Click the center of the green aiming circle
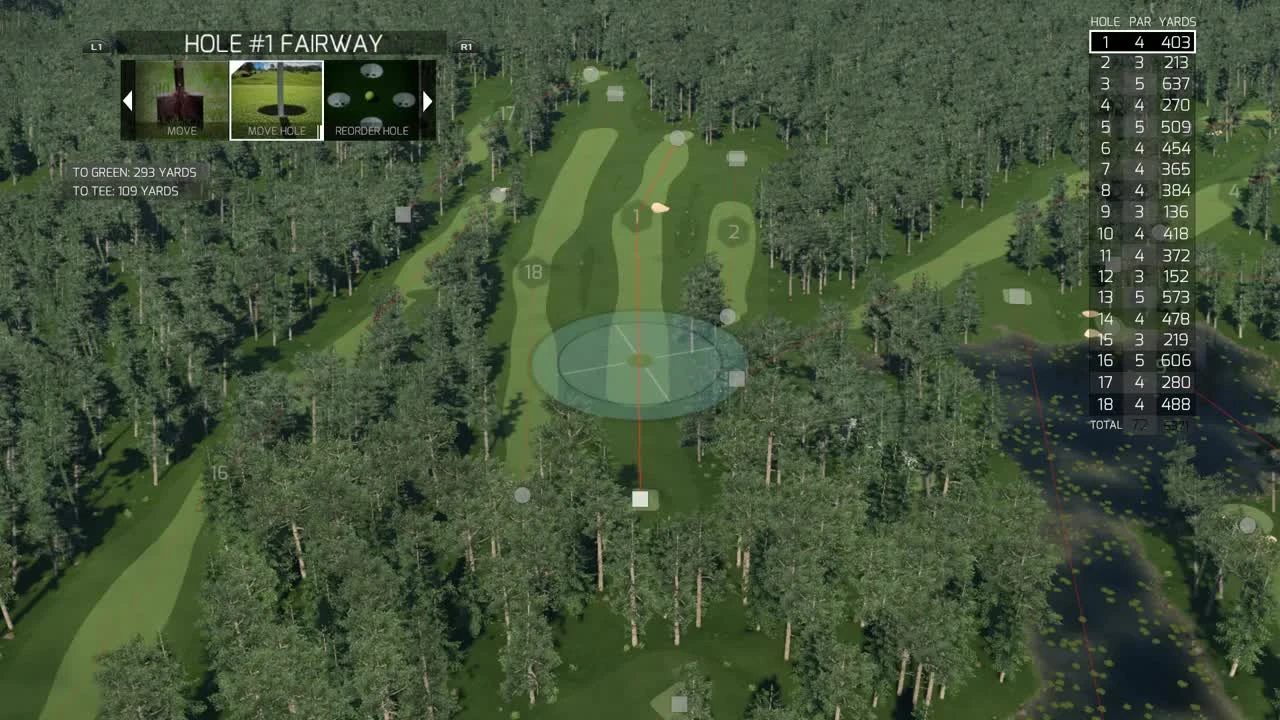 [x=638, y=360]
